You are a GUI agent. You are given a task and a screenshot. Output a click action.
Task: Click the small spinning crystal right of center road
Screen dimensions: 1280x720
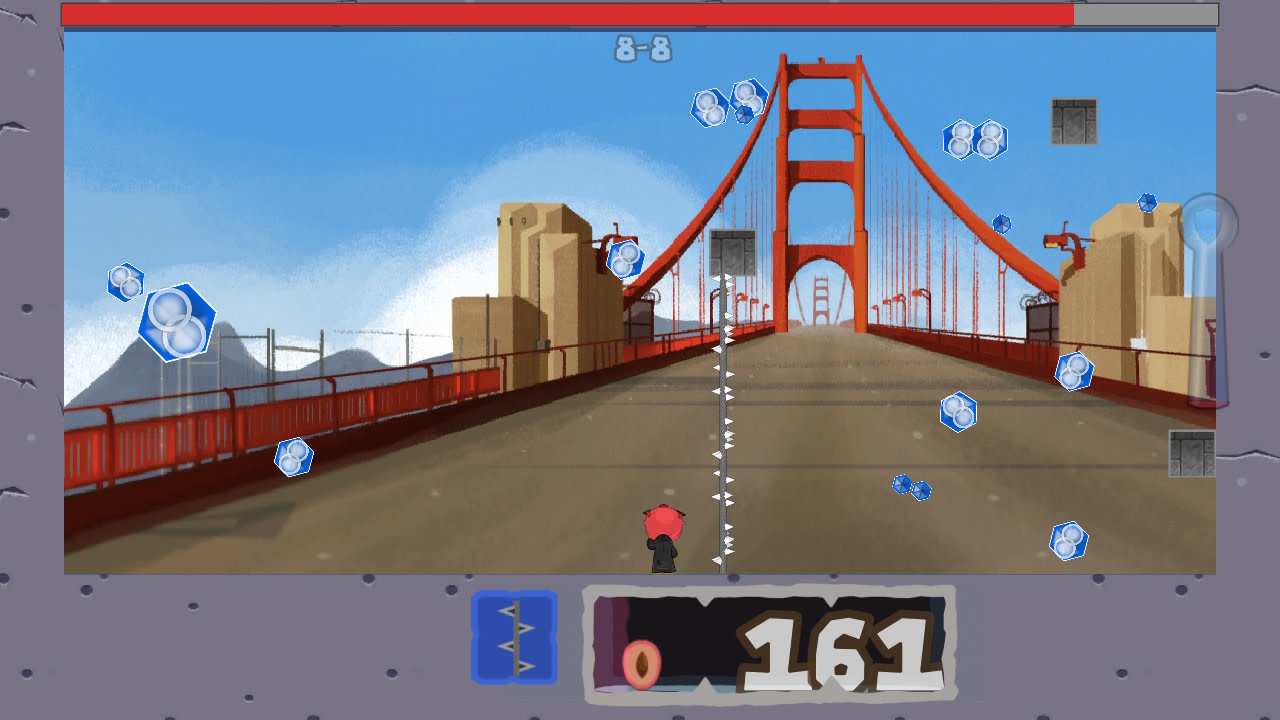[x=910, y=486]
